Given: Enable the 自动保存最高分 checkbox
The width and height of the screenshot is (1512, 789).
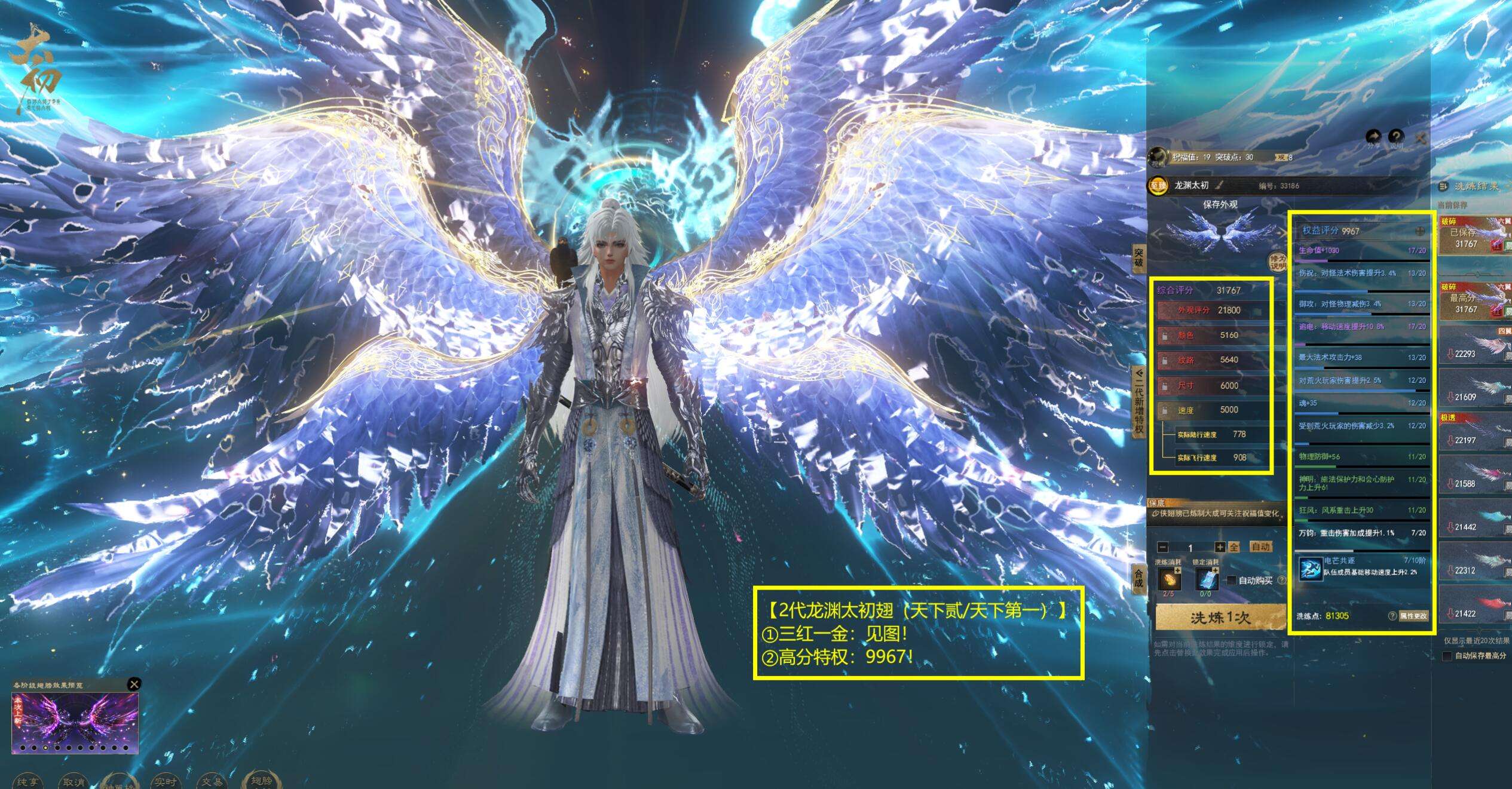Looking at the screenshot, I should click(1447, 656).
